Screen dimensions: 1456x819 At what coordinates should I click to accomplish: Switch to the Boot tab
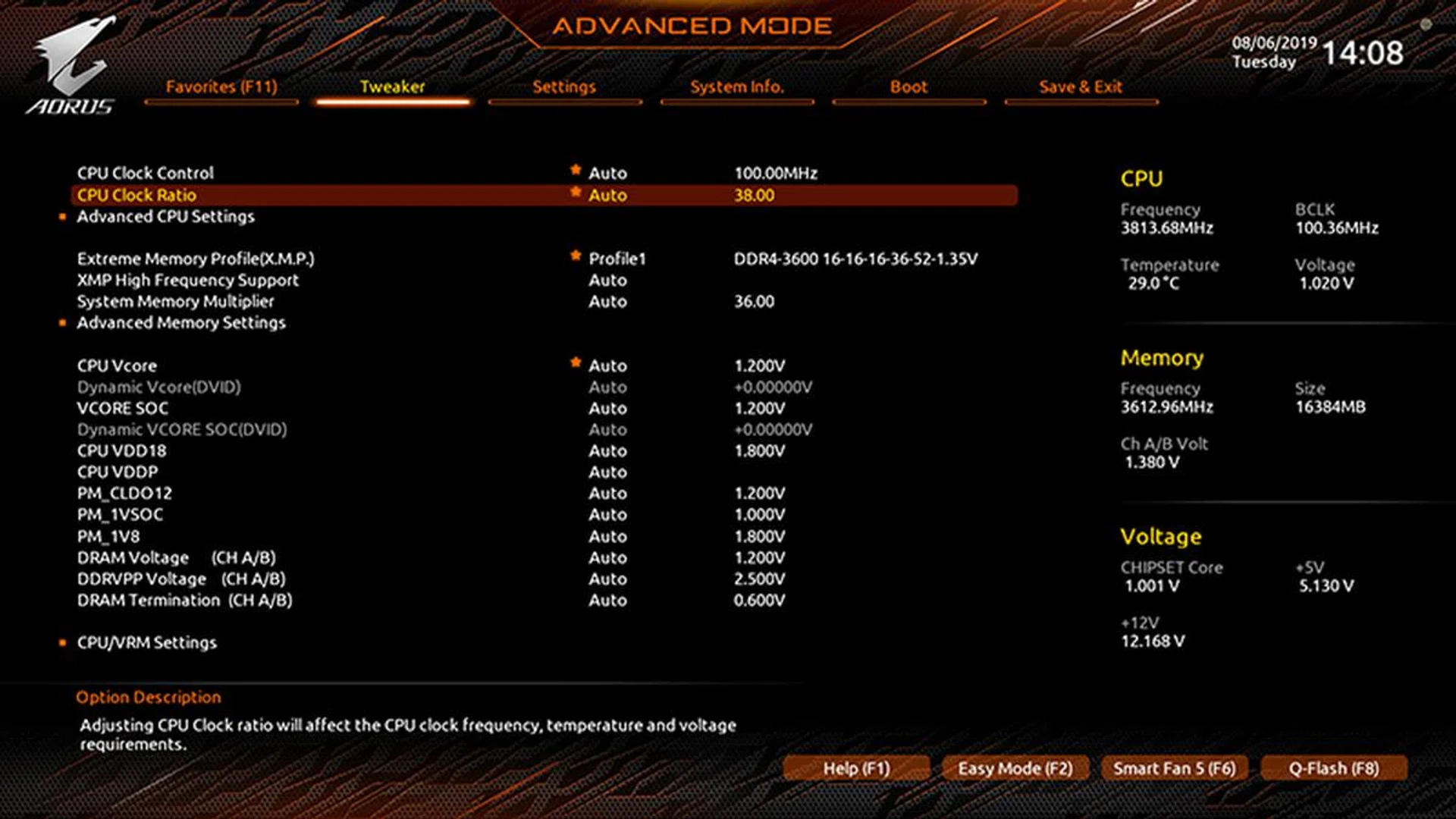pos(908,86)
